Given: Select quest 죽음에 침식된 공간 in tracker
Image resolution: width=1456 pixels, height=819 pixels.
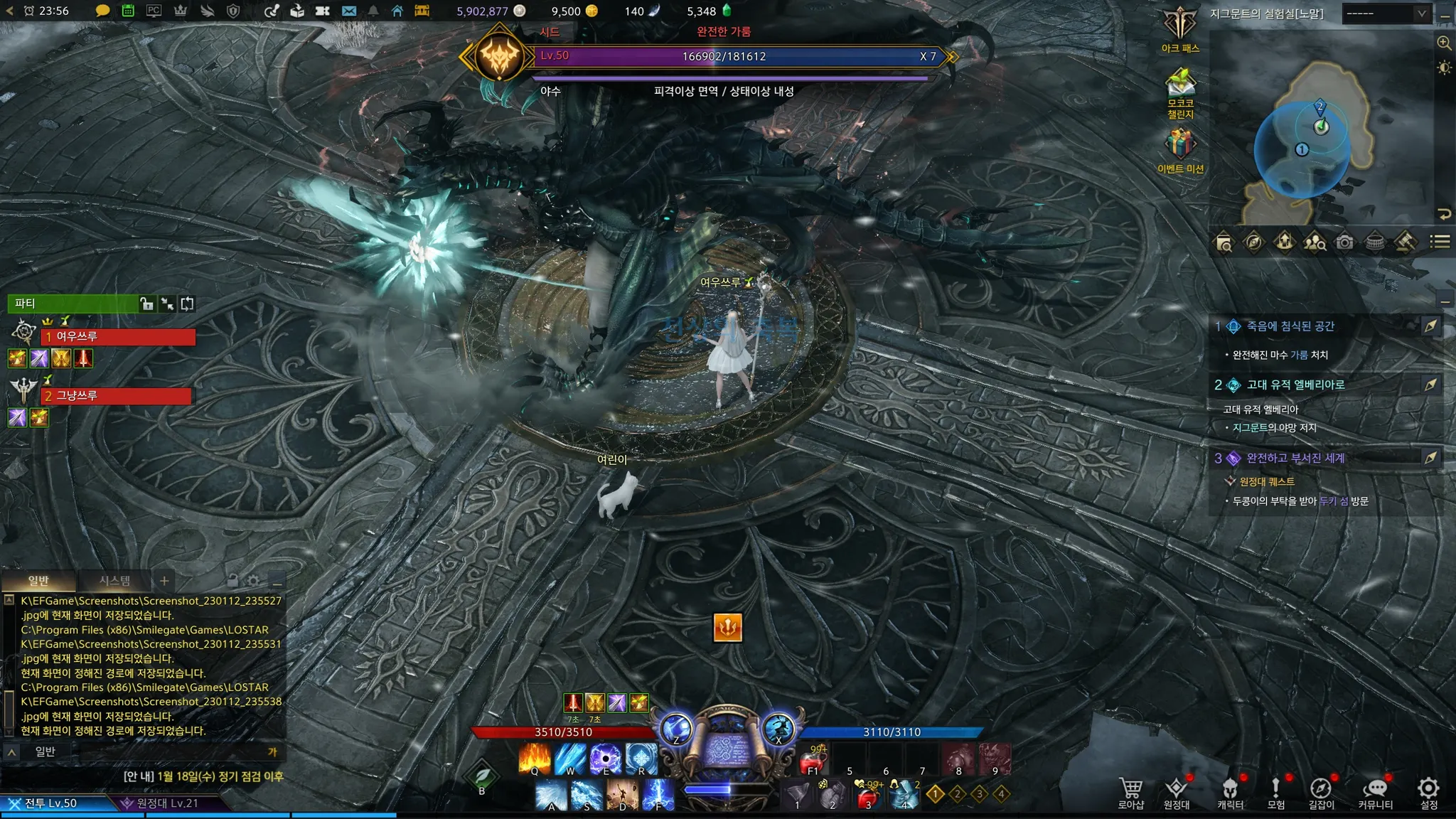Looking at the screenshot, I should (1290, 326).
